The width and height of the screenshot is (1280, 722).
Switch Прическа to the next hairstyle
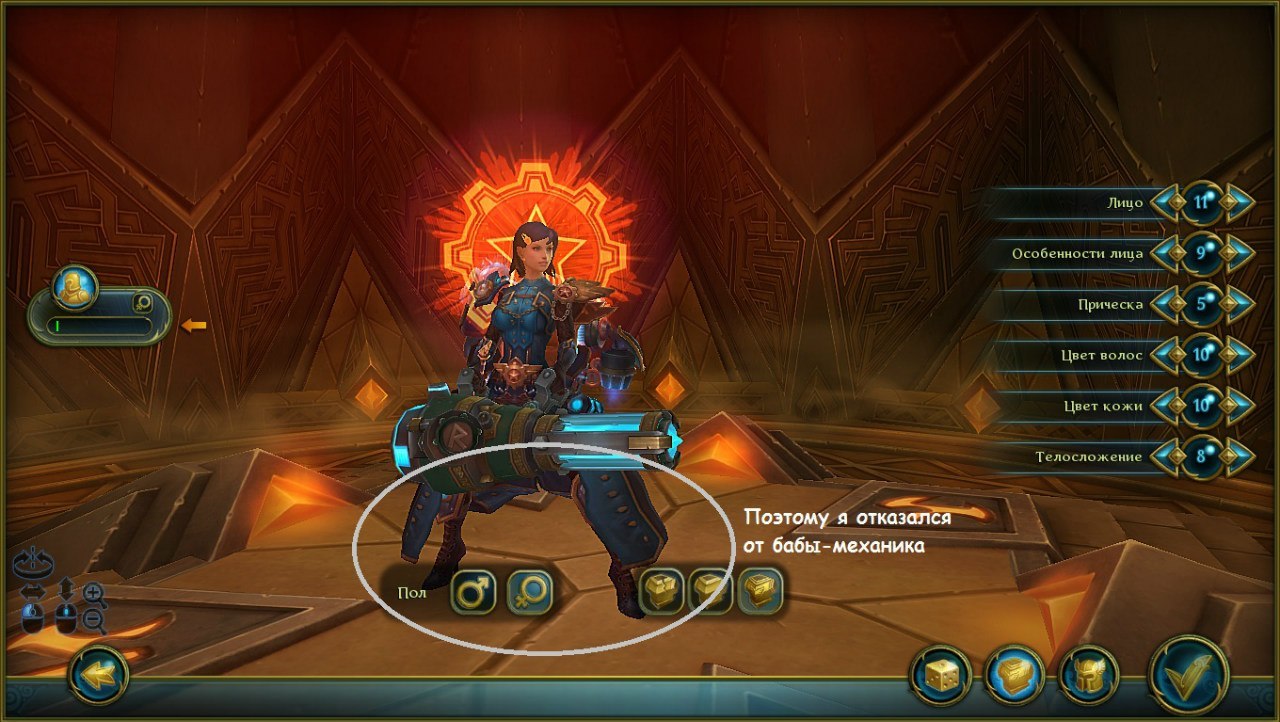coord(1237,304)
